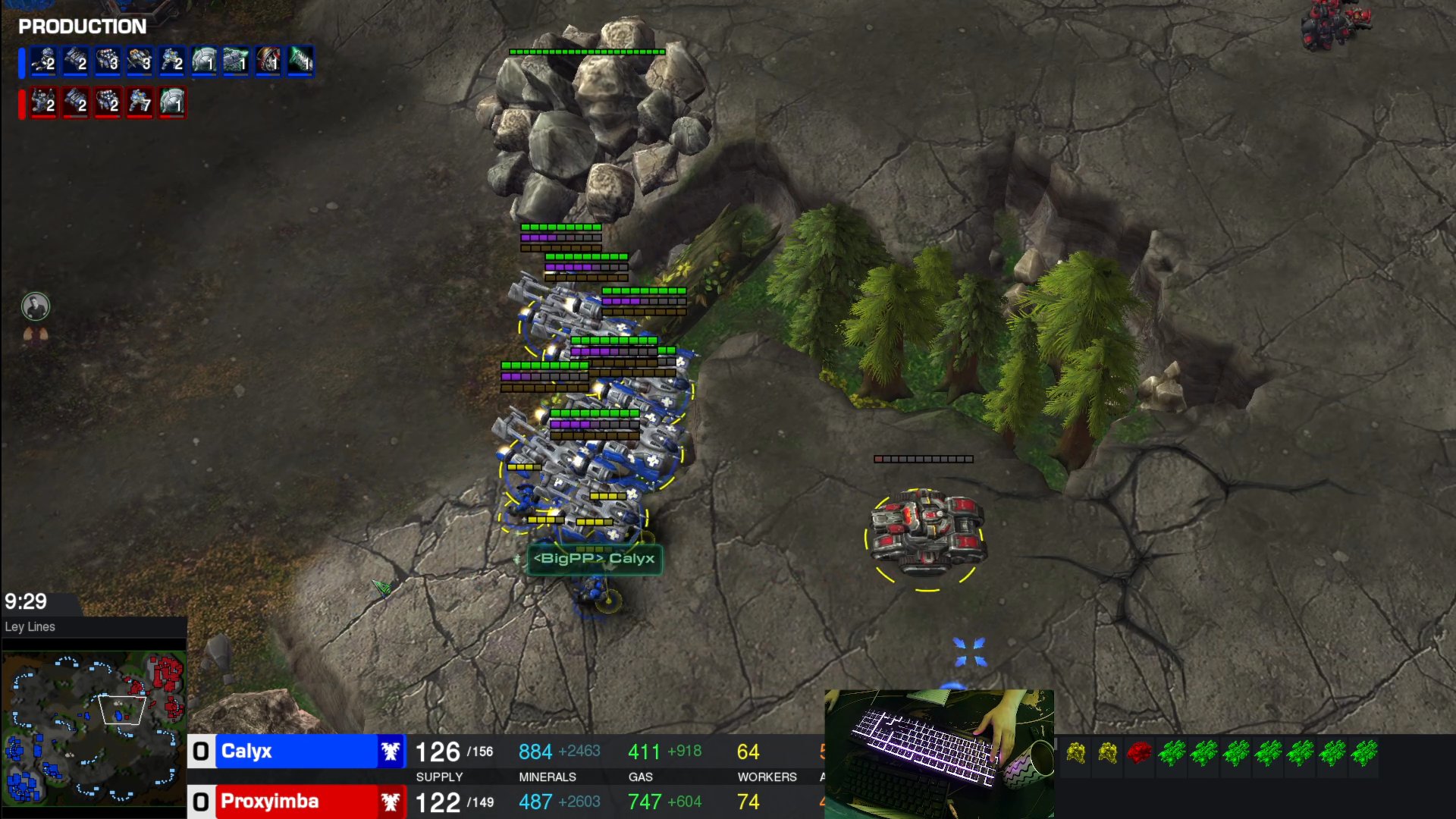Click the minimap of Ley Lines

93,728
